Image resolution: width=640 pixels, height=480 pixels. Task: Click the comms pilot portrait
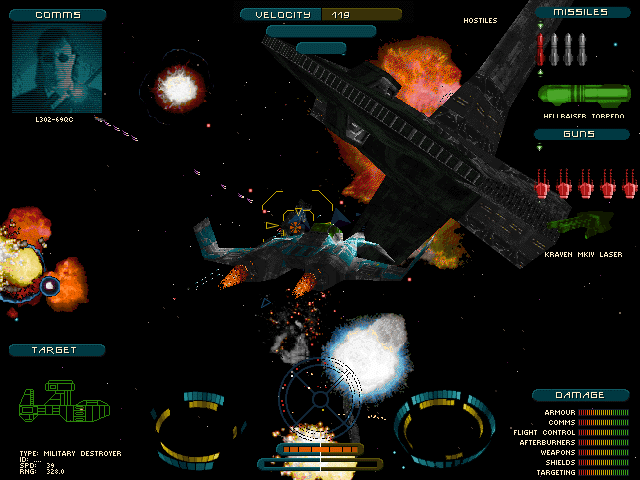click(x=58, y=67)
